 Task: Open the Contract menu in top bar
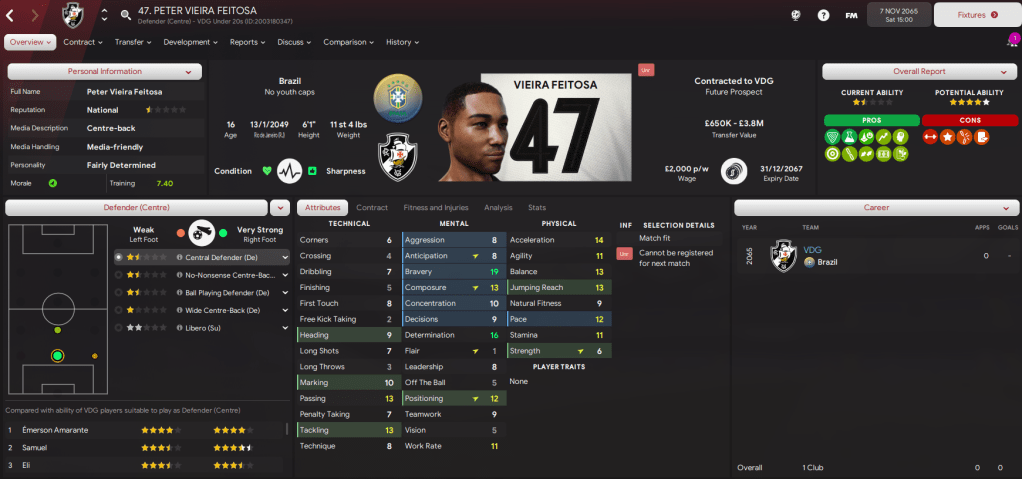83,42
